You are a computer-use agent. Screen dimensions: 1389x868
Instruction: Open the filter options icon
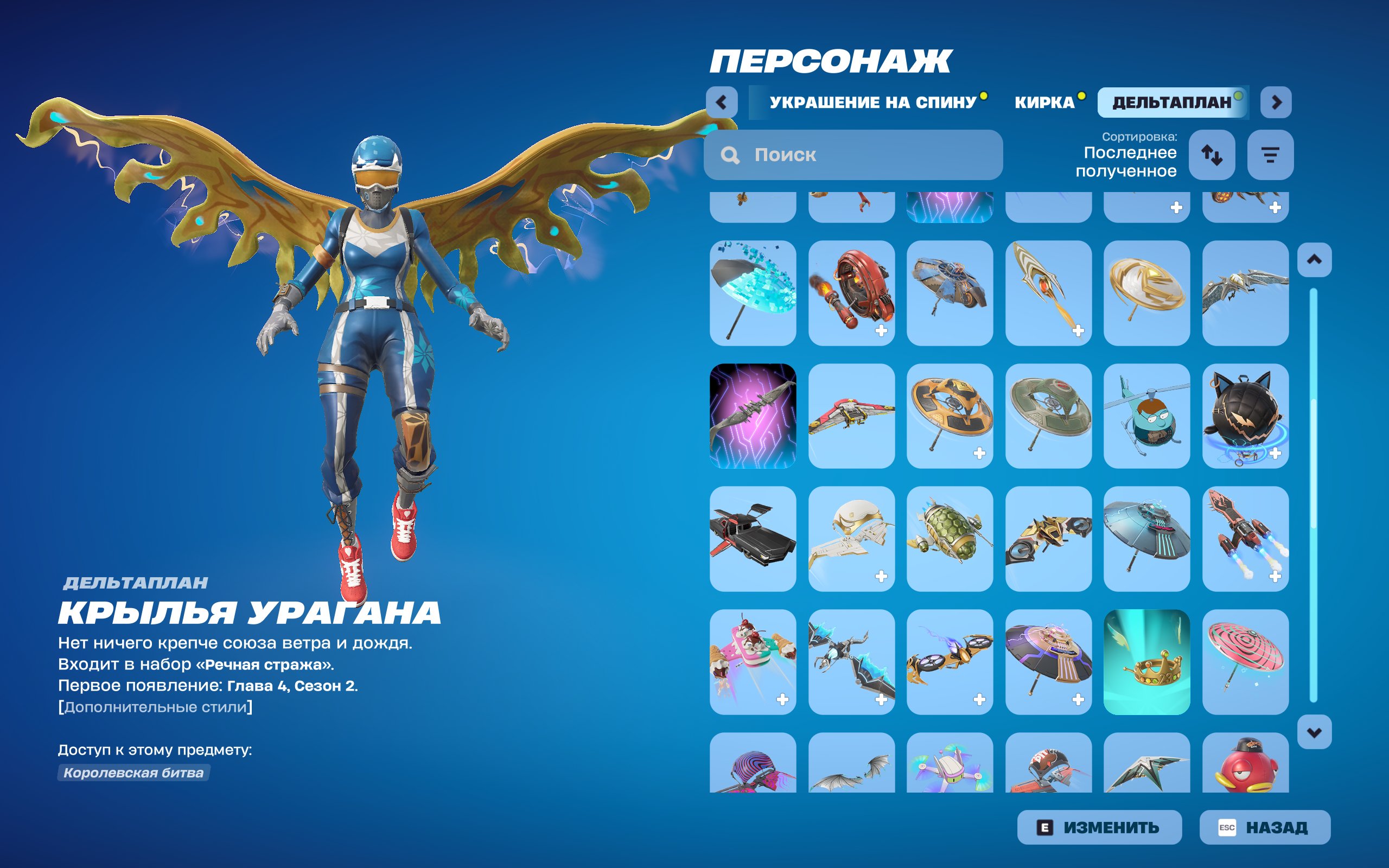[1270, 154]
